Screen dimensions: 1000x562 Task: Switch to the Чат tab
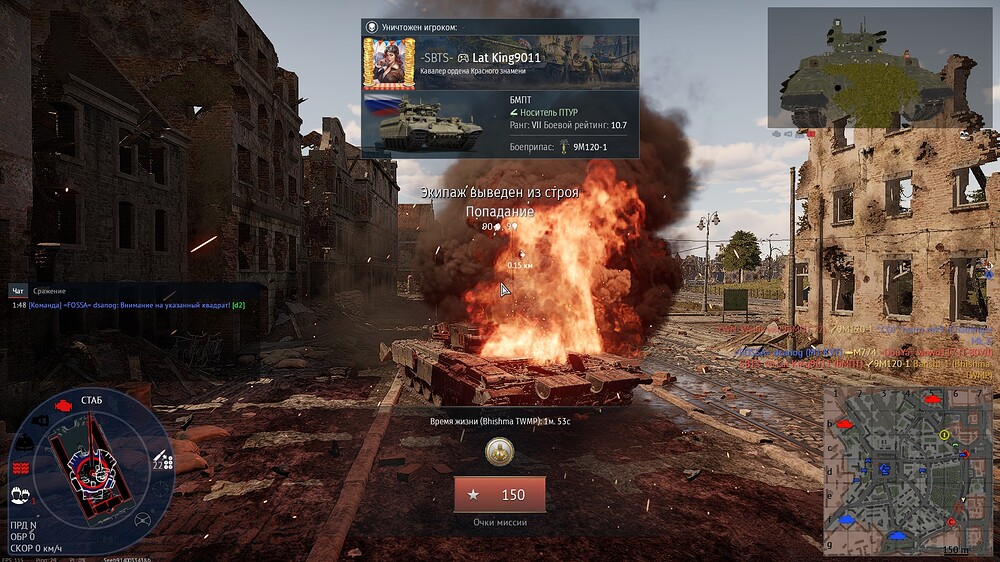17,291
